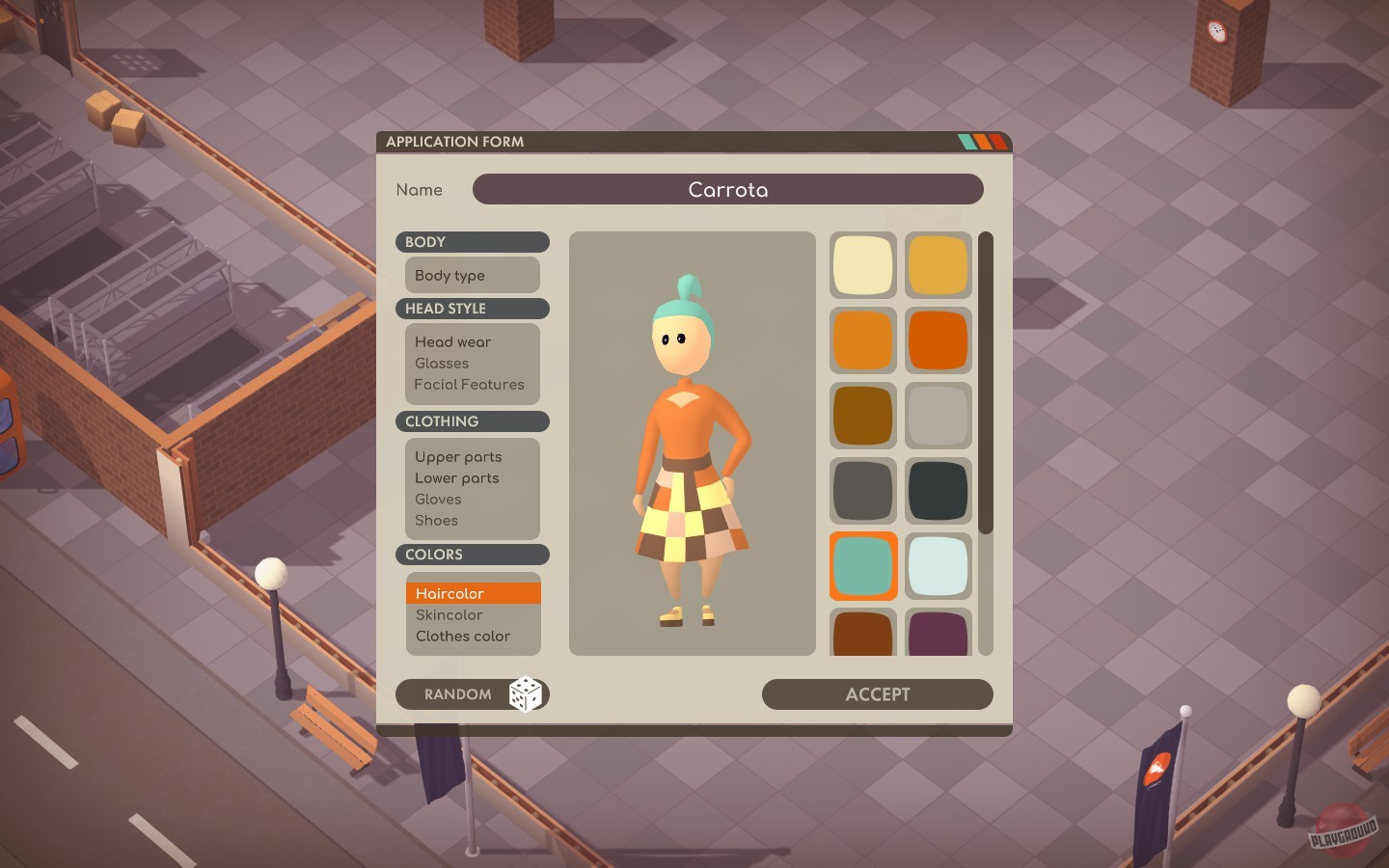Click the Name field showing Carrota

pyautogui.click(x=727, y=189)
